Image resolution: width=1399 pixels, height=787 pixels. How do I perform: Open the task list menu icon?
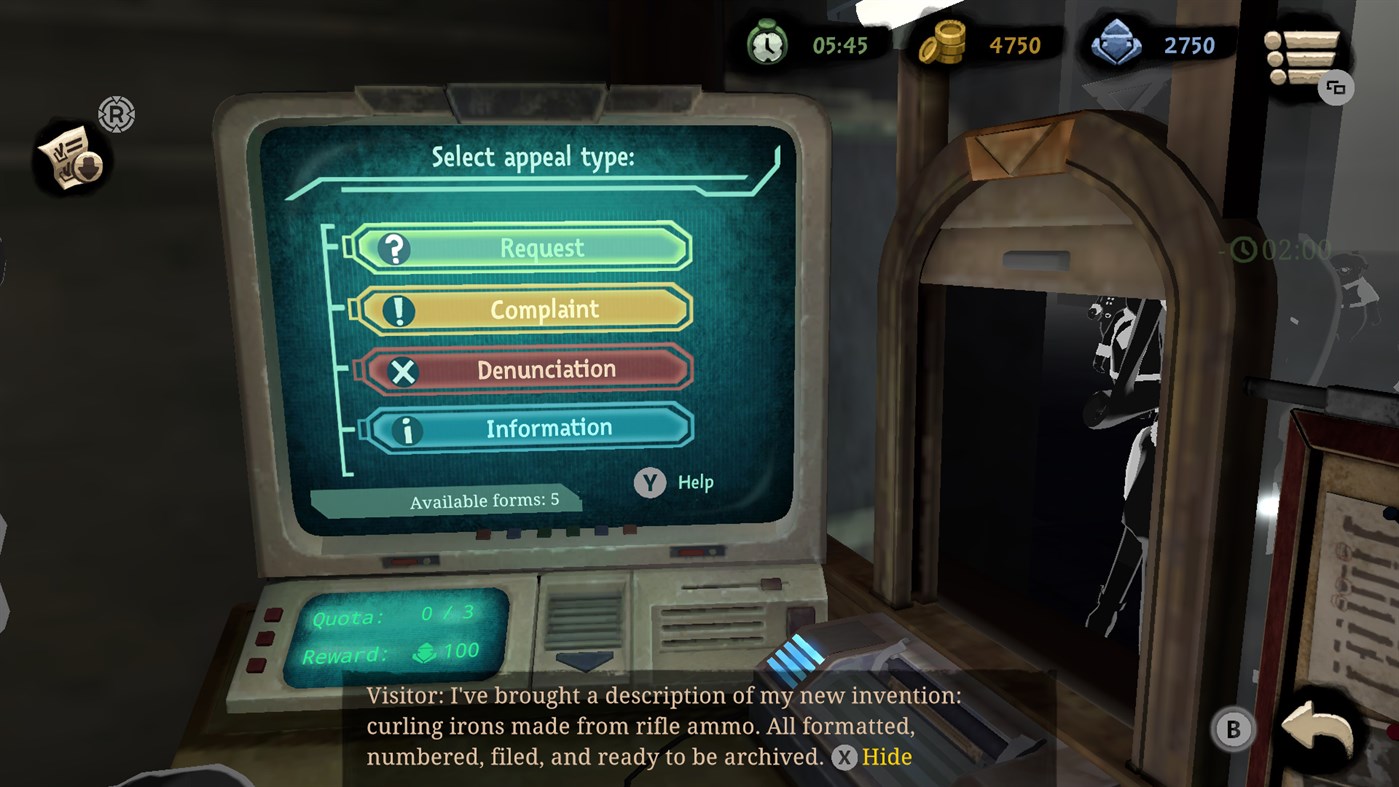[x=1301, y=58]
